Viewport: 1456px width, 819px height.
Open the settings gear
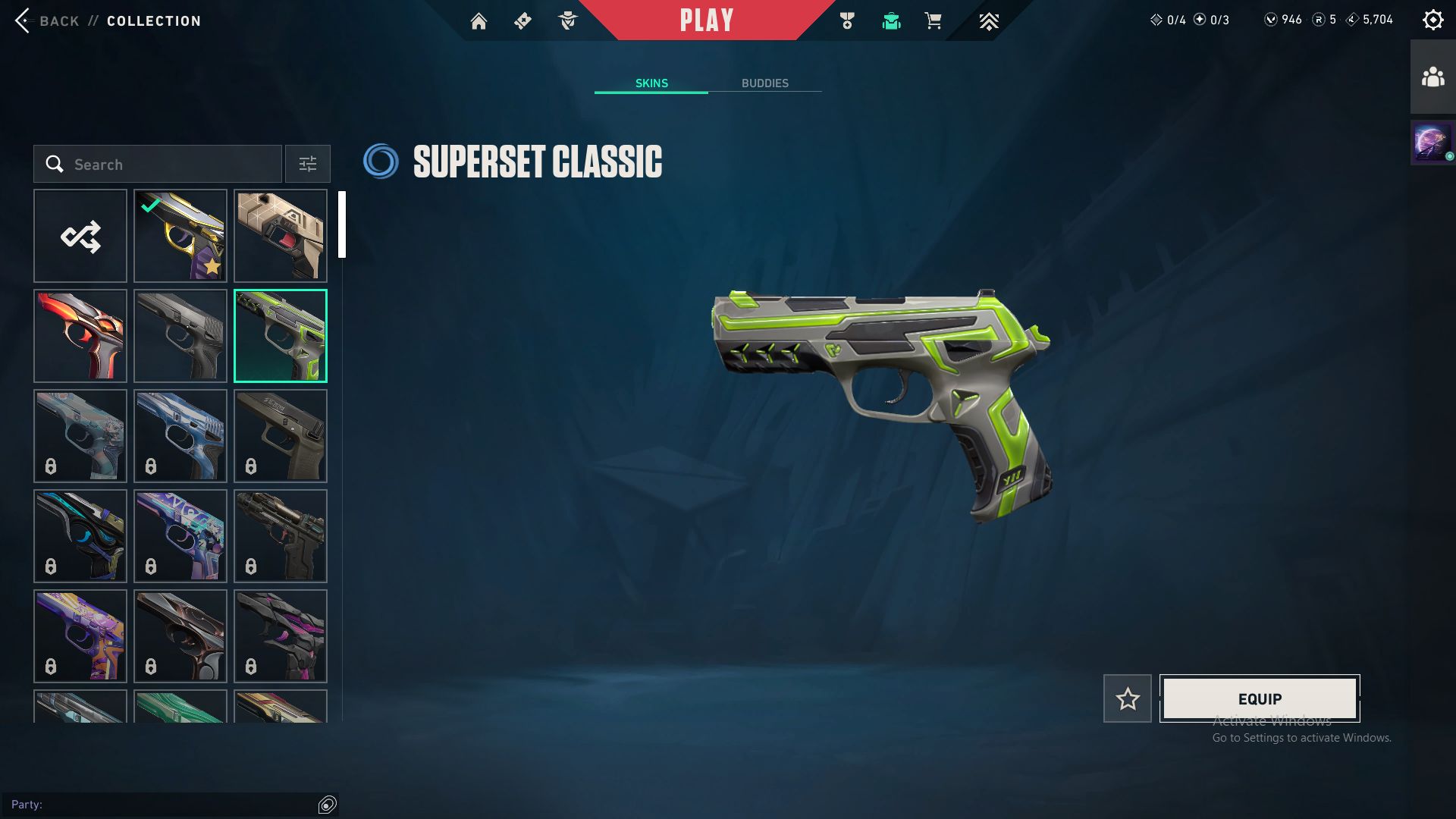pyautogui.click(x=1432, y=20)
